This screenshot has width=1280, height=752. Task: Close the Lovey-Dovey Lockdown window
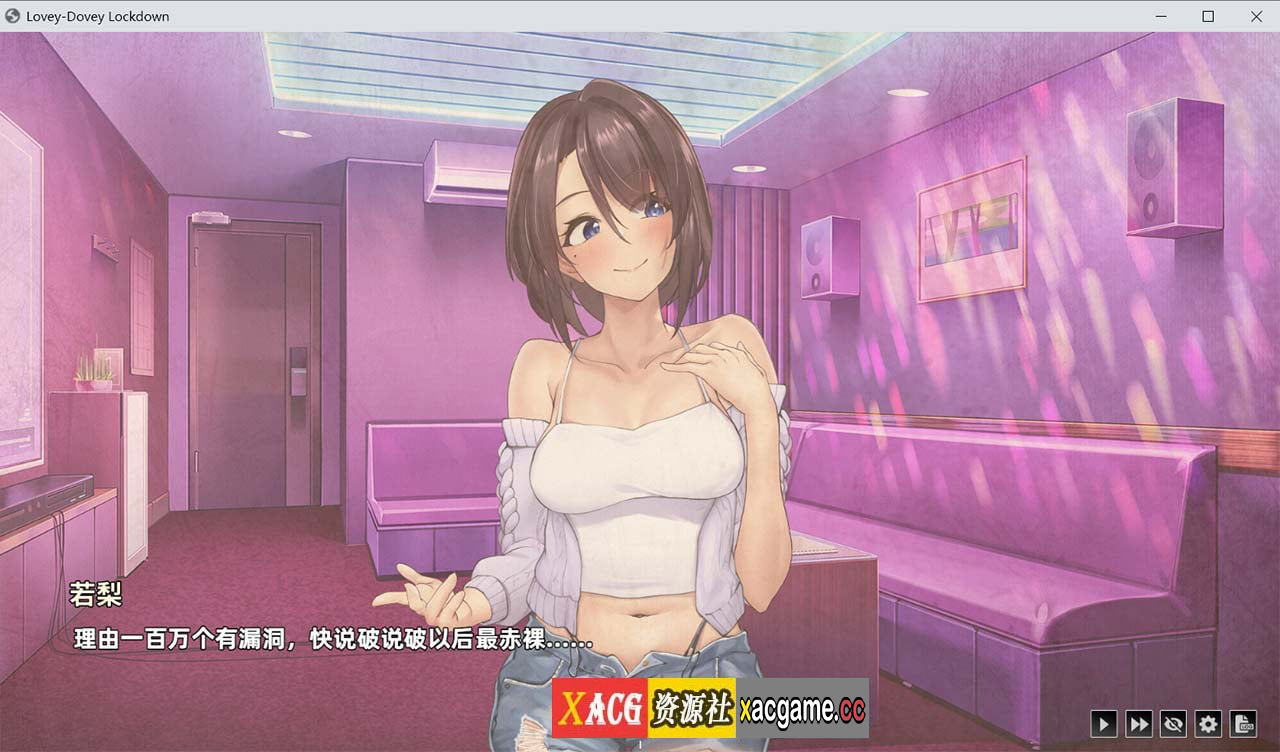(1256, 16)
